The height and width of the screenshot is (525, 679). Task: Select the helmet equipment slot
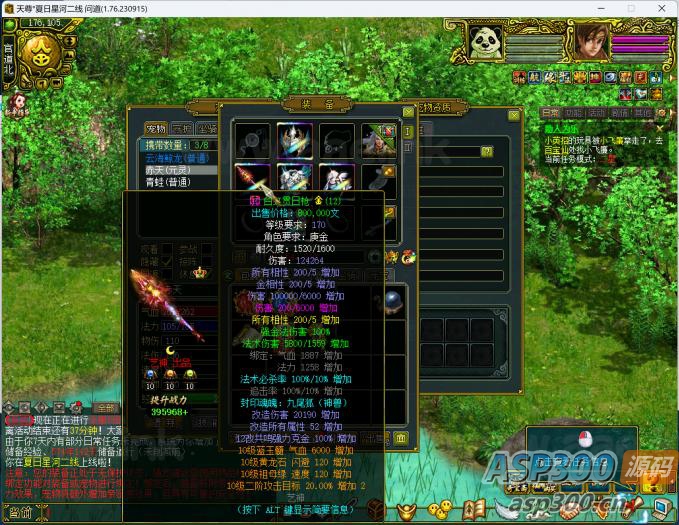[x=295, y=139]
